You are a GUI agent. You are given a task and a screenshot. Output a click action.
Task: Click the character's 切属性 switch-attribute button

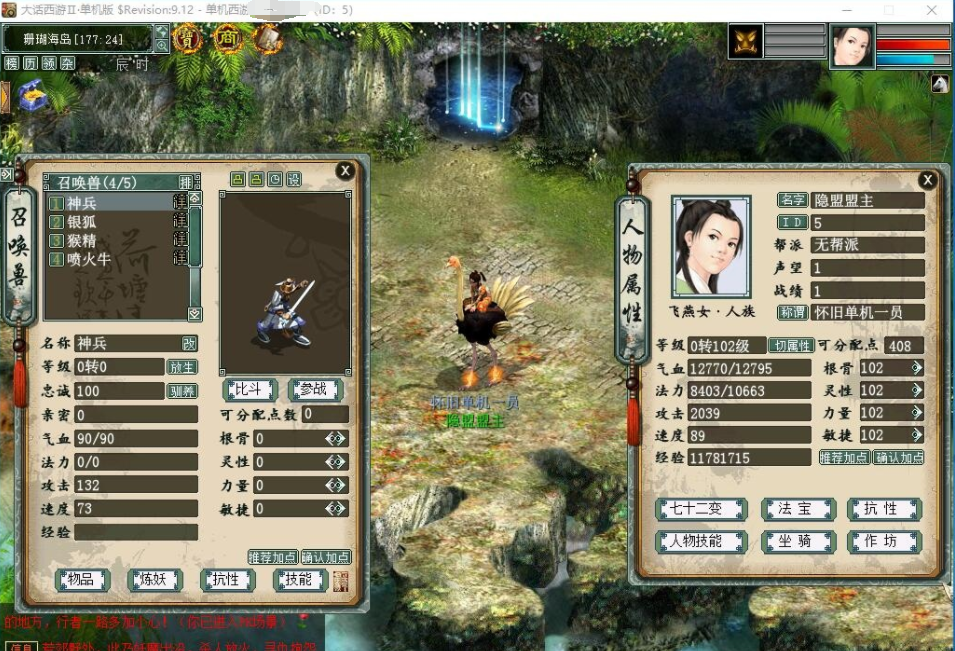coord(790,346)
